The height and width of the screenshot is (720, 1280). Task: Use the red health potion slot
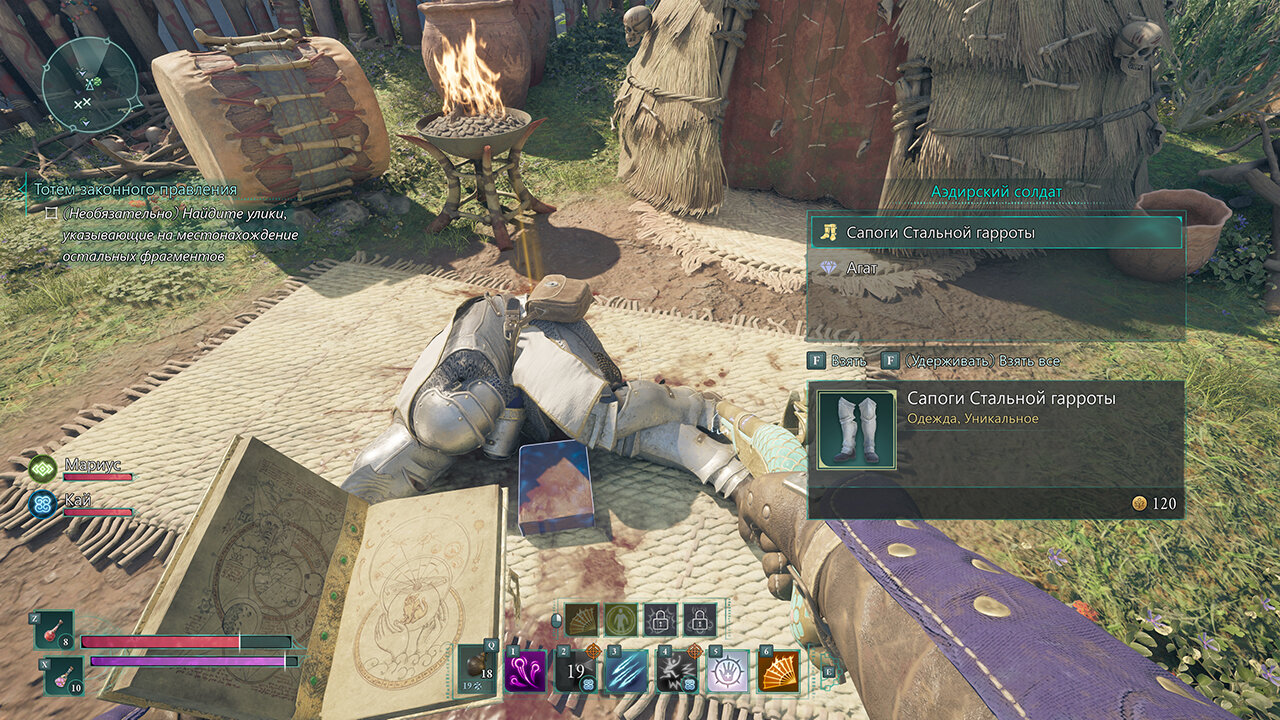tap(56, 631)
